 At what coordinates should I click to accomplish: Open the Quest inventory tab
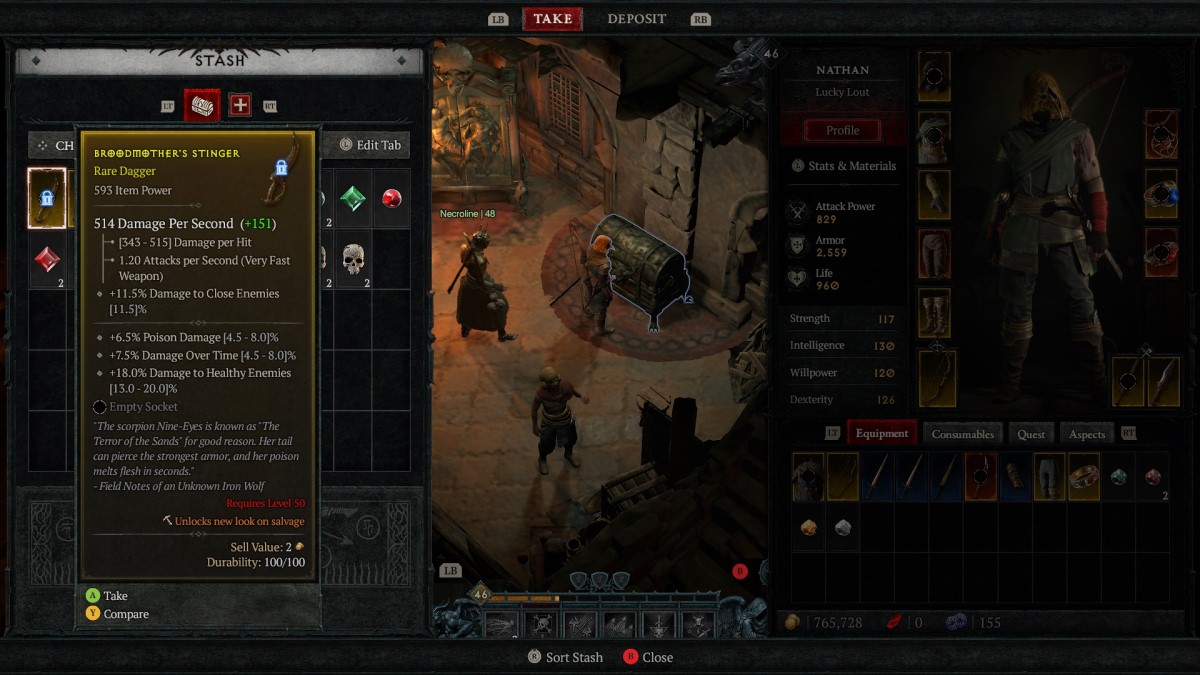pos(1031,433)
